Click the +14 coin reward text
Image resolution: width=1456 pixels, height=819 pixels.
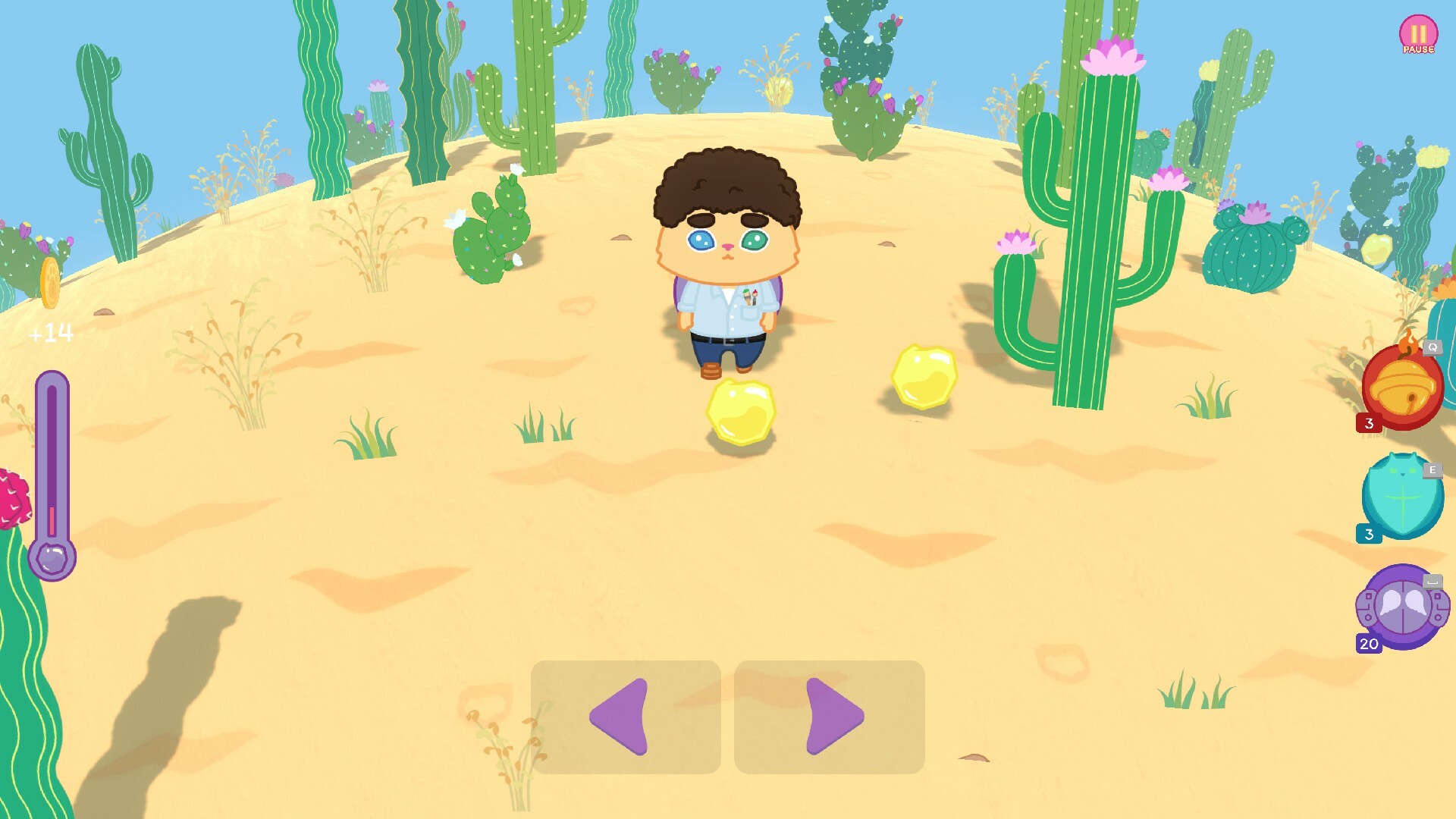coord(50,331)
